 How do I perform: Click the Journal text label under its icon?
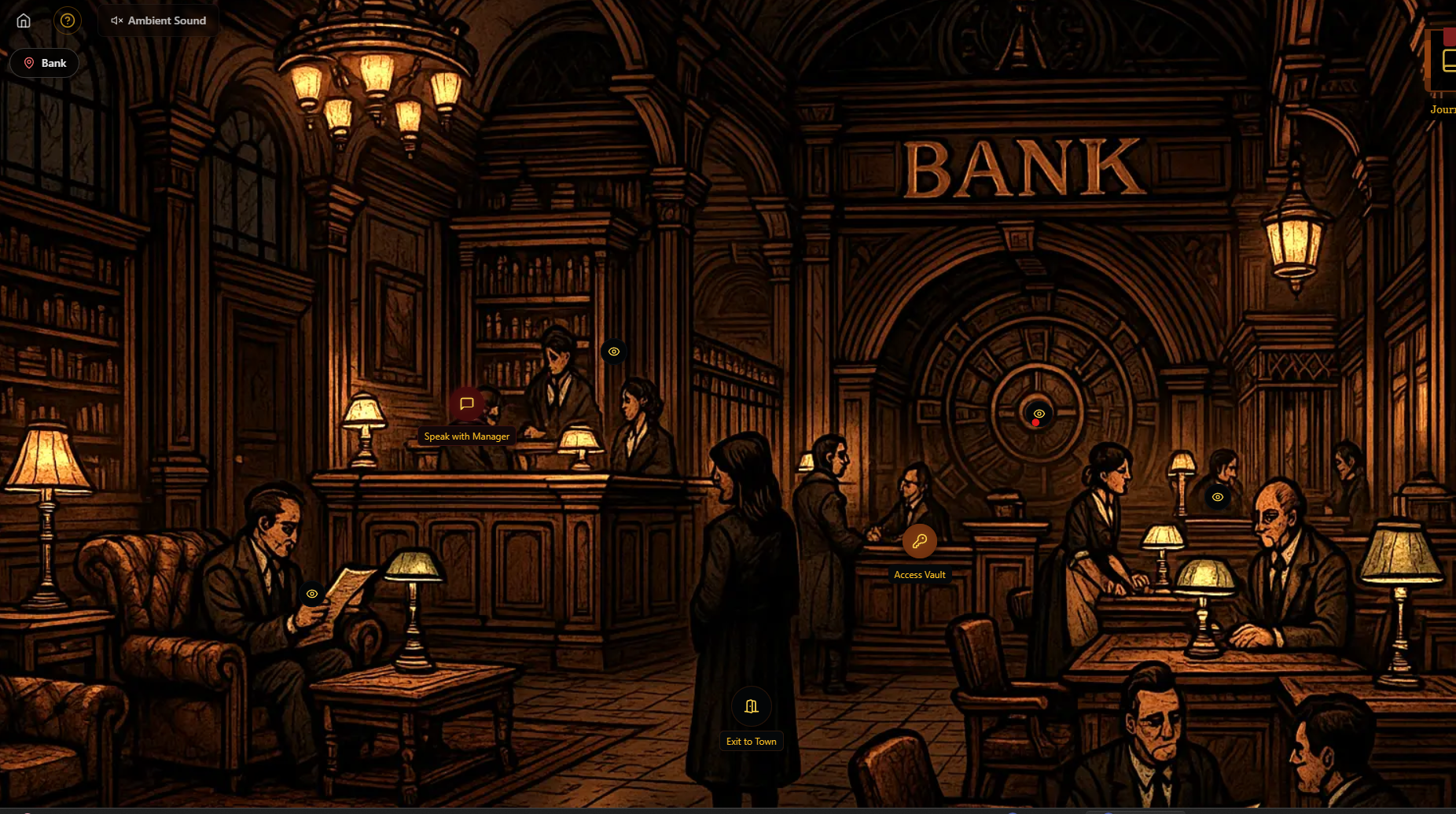(x=1443, y=109)
